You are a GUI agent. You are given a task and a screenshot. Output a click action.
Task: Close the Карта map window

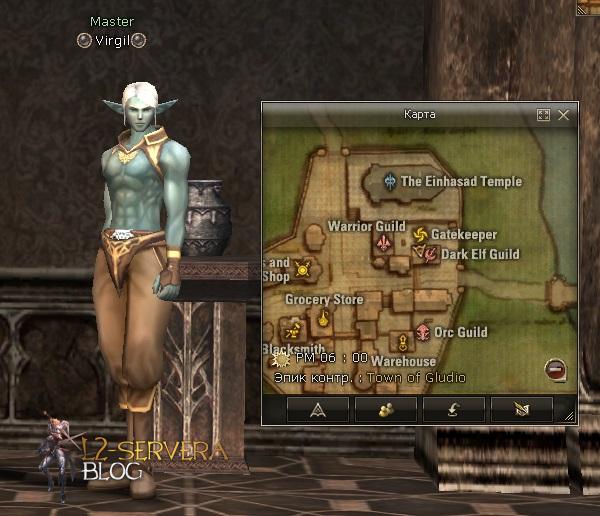click(x=564, y=115)
